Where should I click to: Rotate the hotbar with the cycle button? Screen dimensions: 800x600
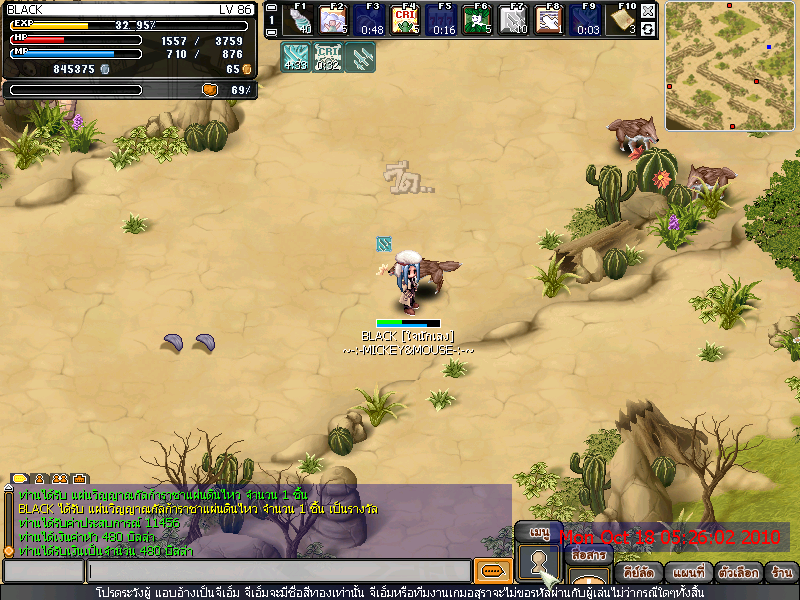click(x=648, y=29)
